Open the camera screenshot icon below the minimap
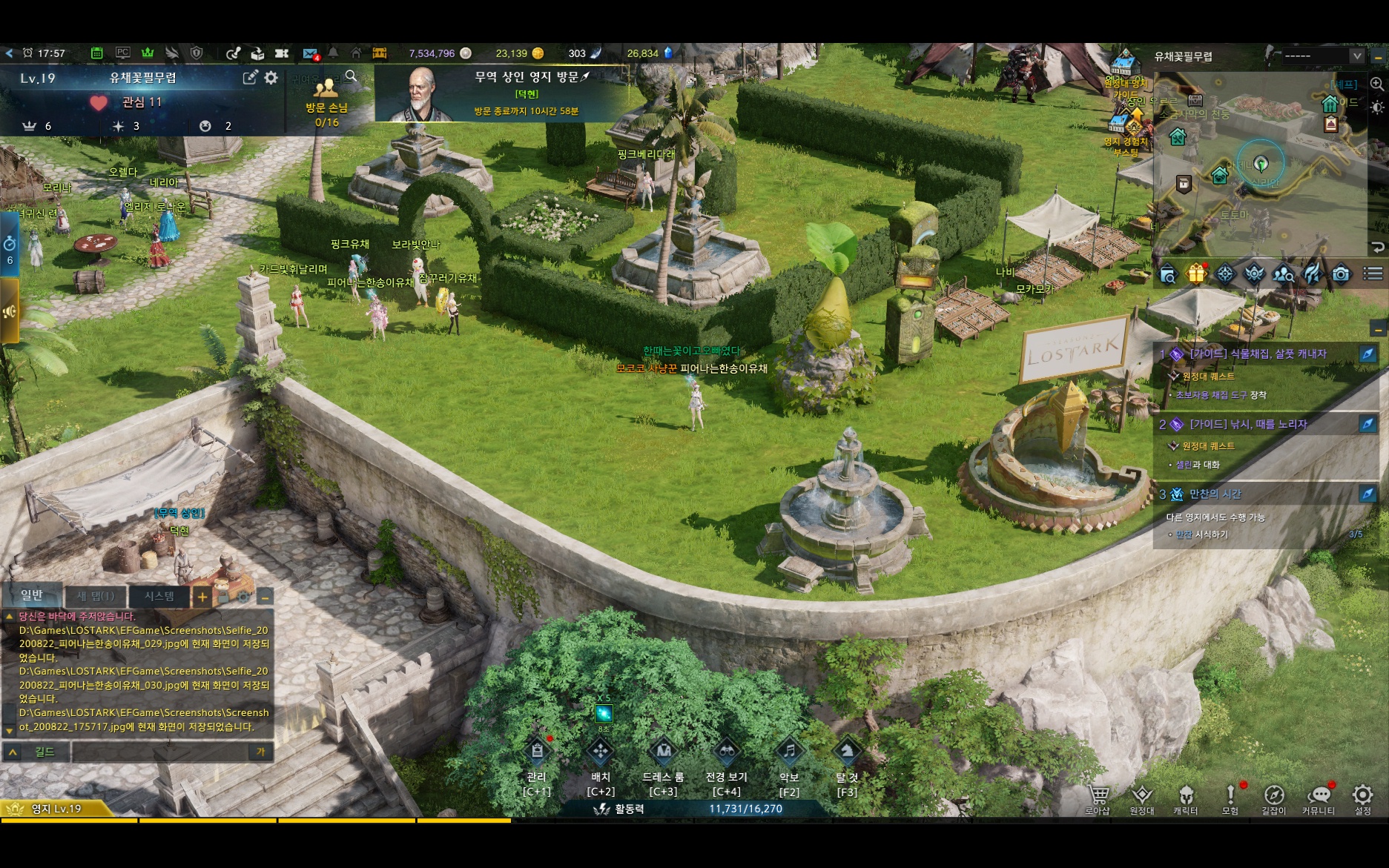The height and width of the screenshot is (868, 1389). (x=1341, y=275)
